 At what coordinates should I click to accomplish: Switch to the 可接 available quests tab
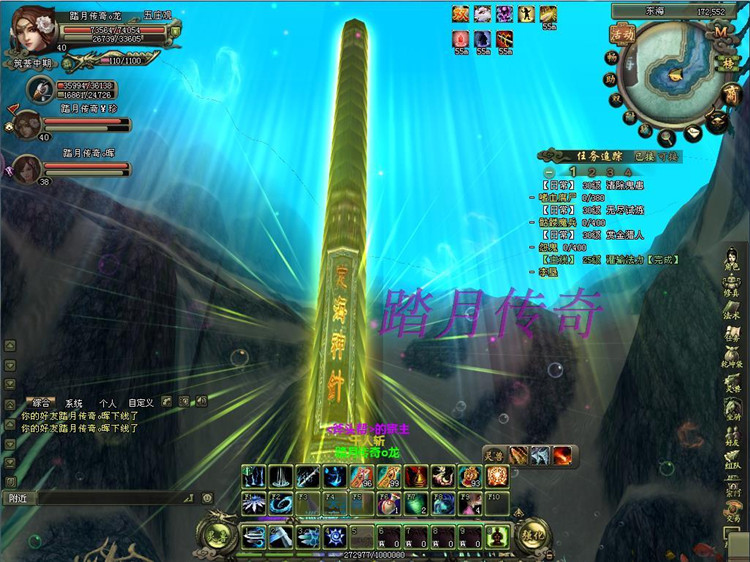pyautogui.click(x=669, y=156)
